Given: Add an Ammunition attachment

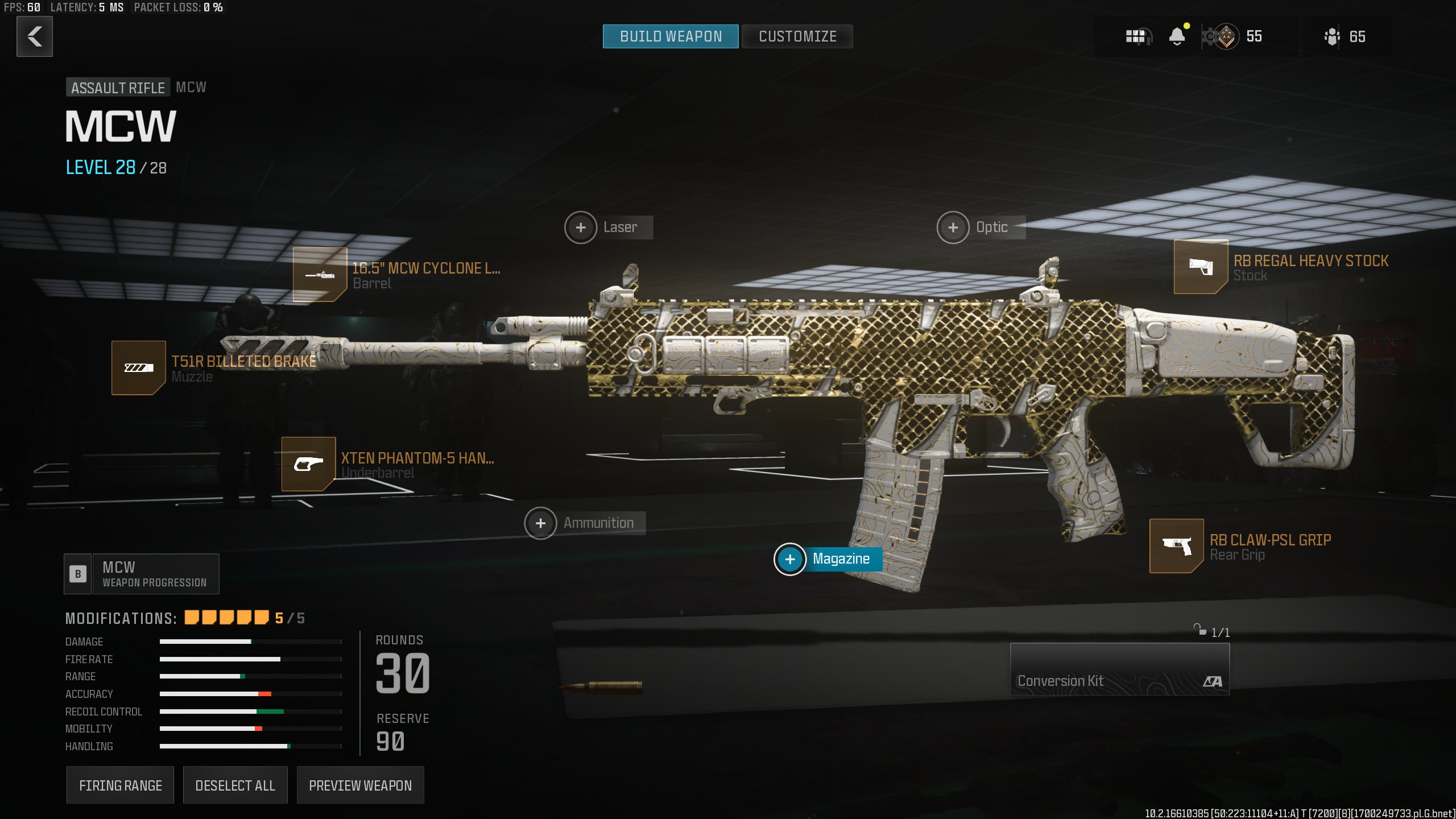Looking at the screenshot, I should coord(541,523).
